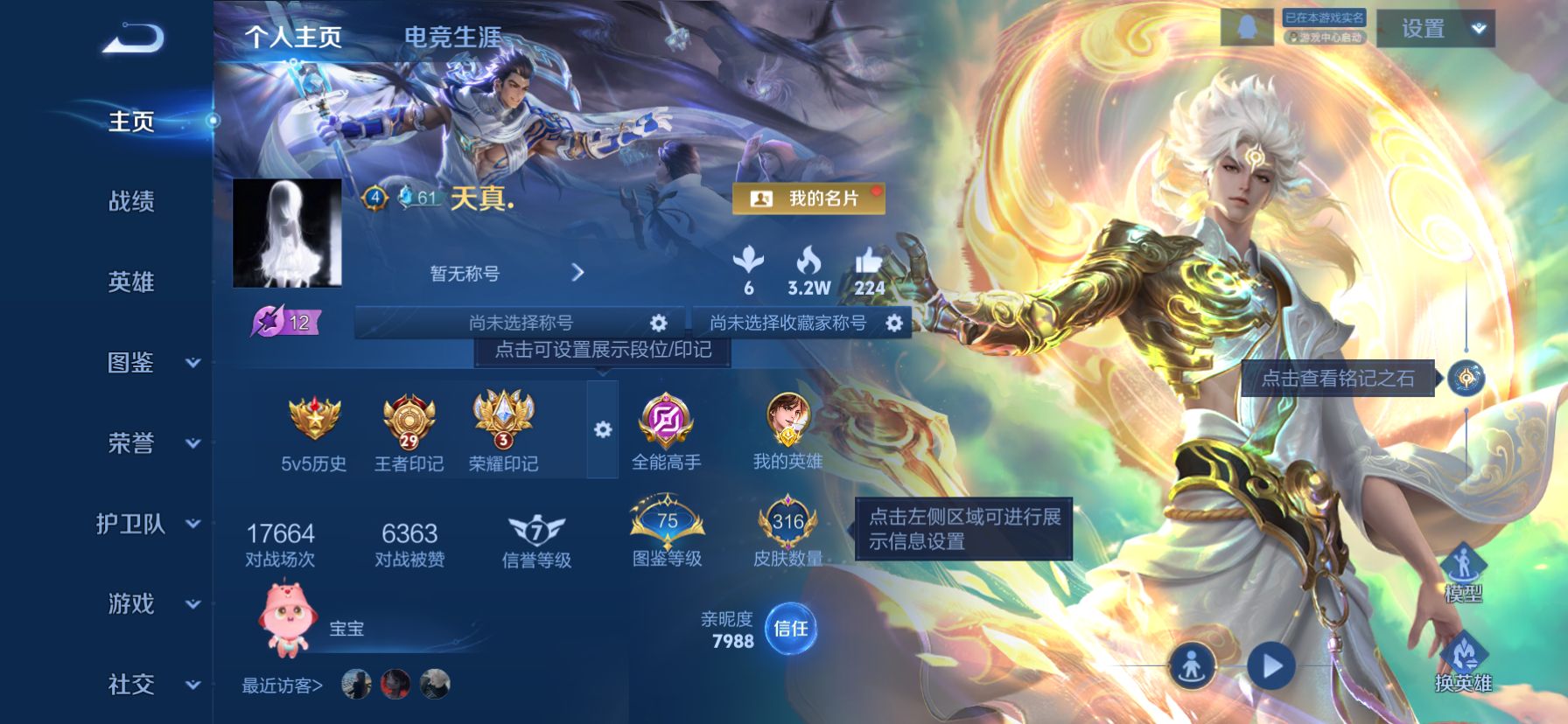Select the 战绩 sidebar entry
Viewport: 1568px width, 724px height.
coord(129,202)
